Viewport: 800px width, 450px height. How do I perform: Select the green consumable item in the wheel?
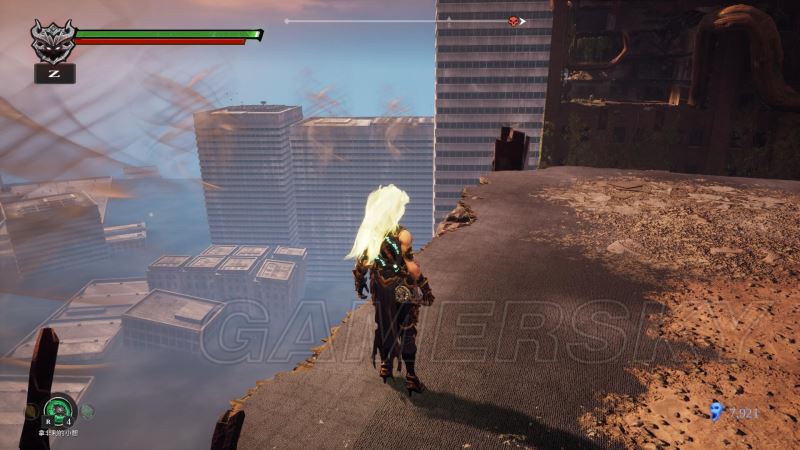[58, 410]
